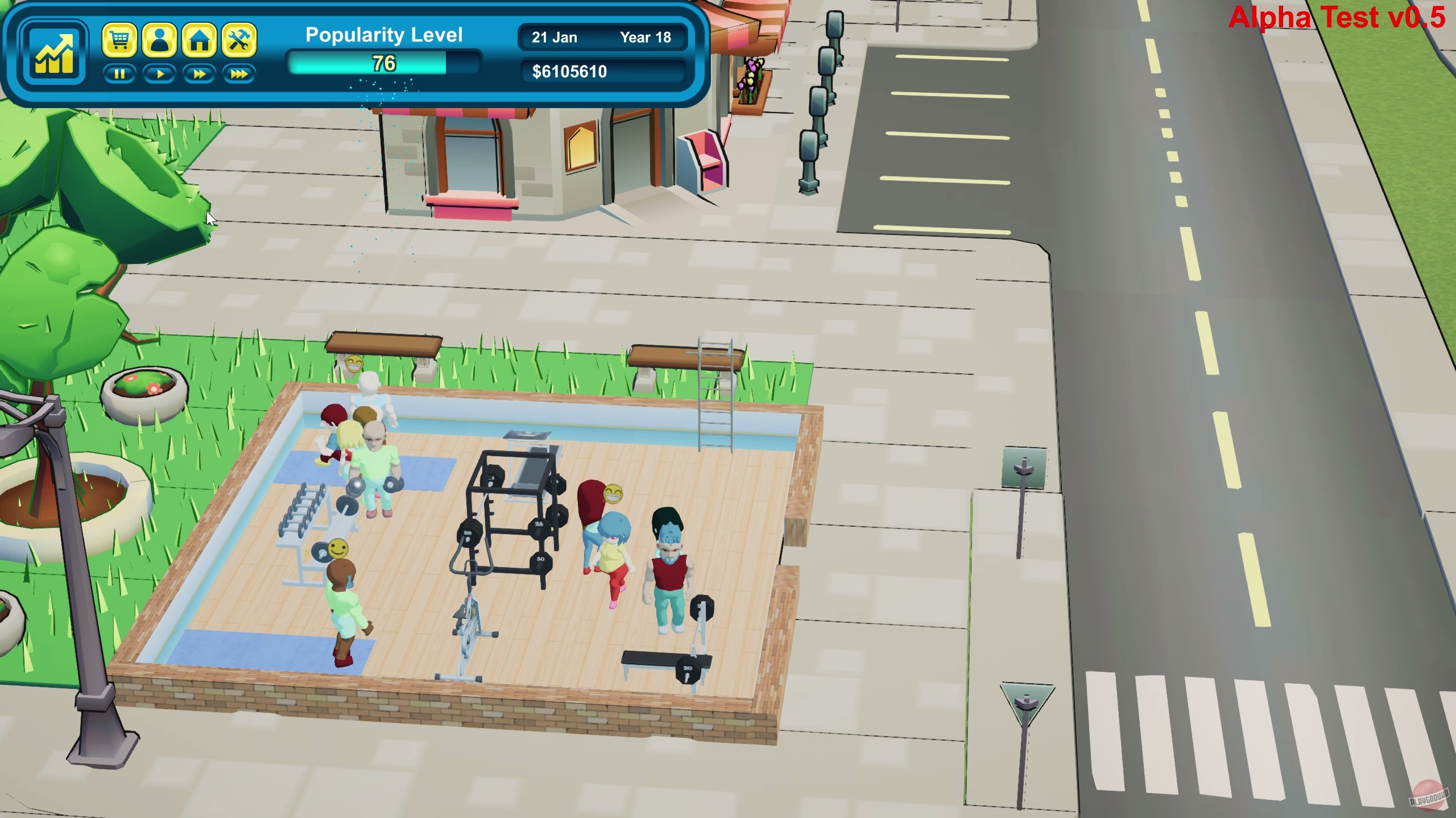The width and height of the screenshot is (1456, 818).
Task: Pause the game simulation
Action: pyautogui.click(x=119, y=73)
